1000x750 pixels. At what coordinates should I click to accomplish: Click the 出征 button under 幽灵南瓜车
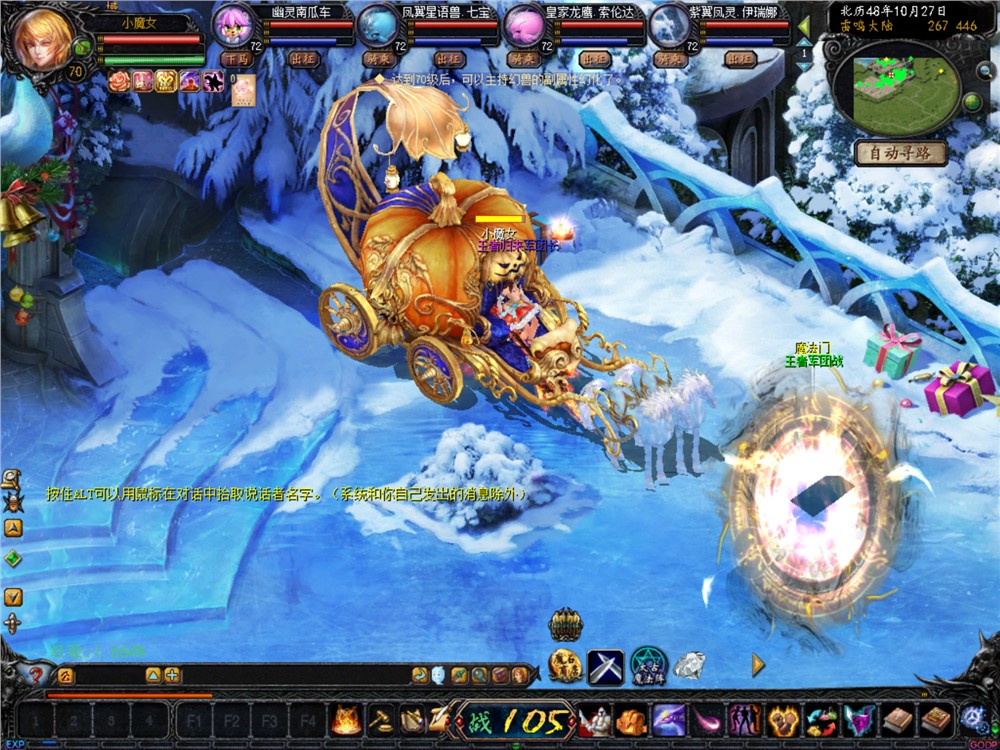point(302,60)
